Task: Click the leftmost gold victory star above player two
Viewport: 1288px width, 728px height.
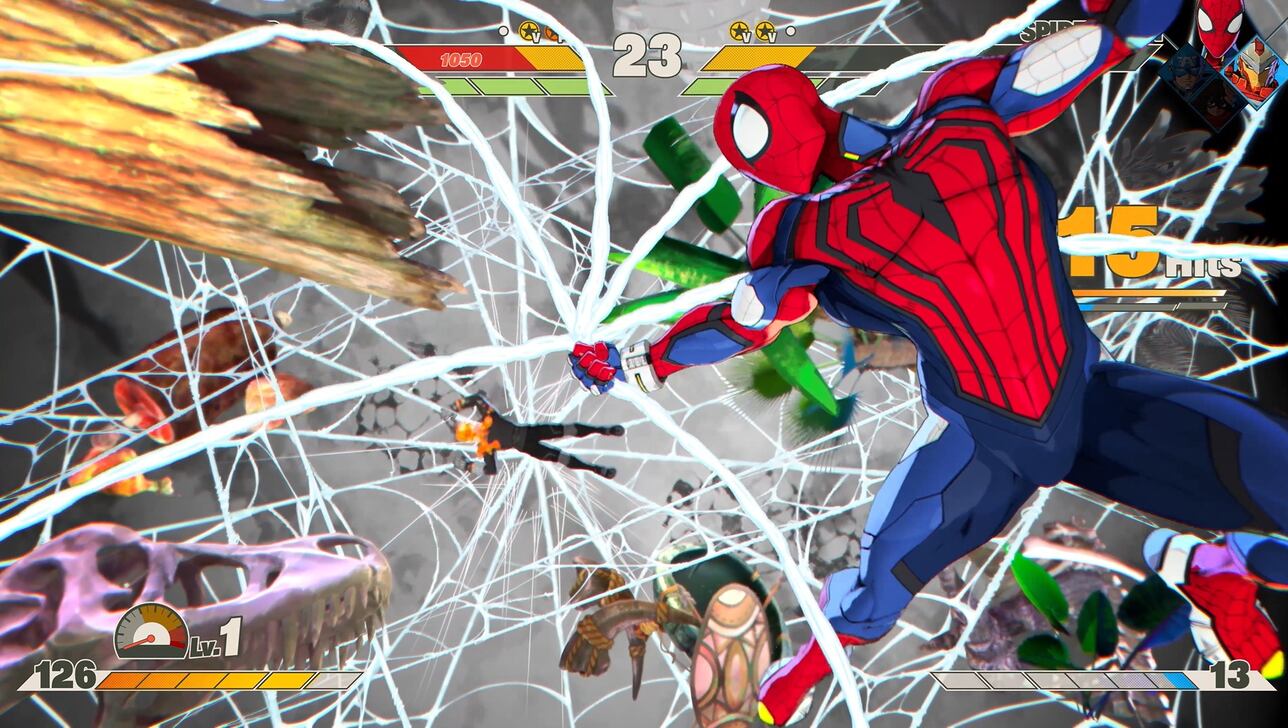Action: 740,32
